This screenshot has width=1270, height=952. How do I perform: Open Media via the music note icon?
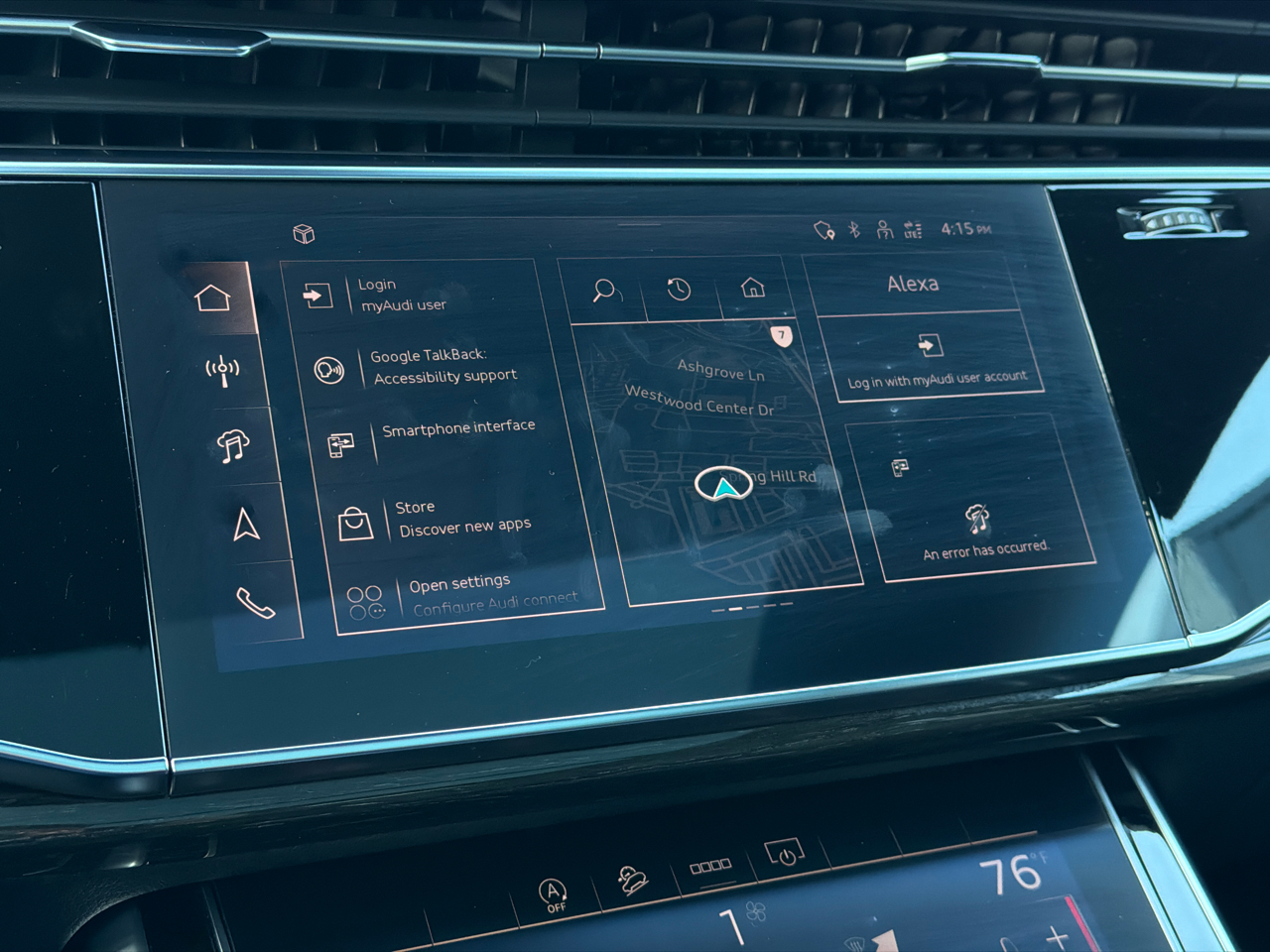pyautogui.click(x=232, y=445)
